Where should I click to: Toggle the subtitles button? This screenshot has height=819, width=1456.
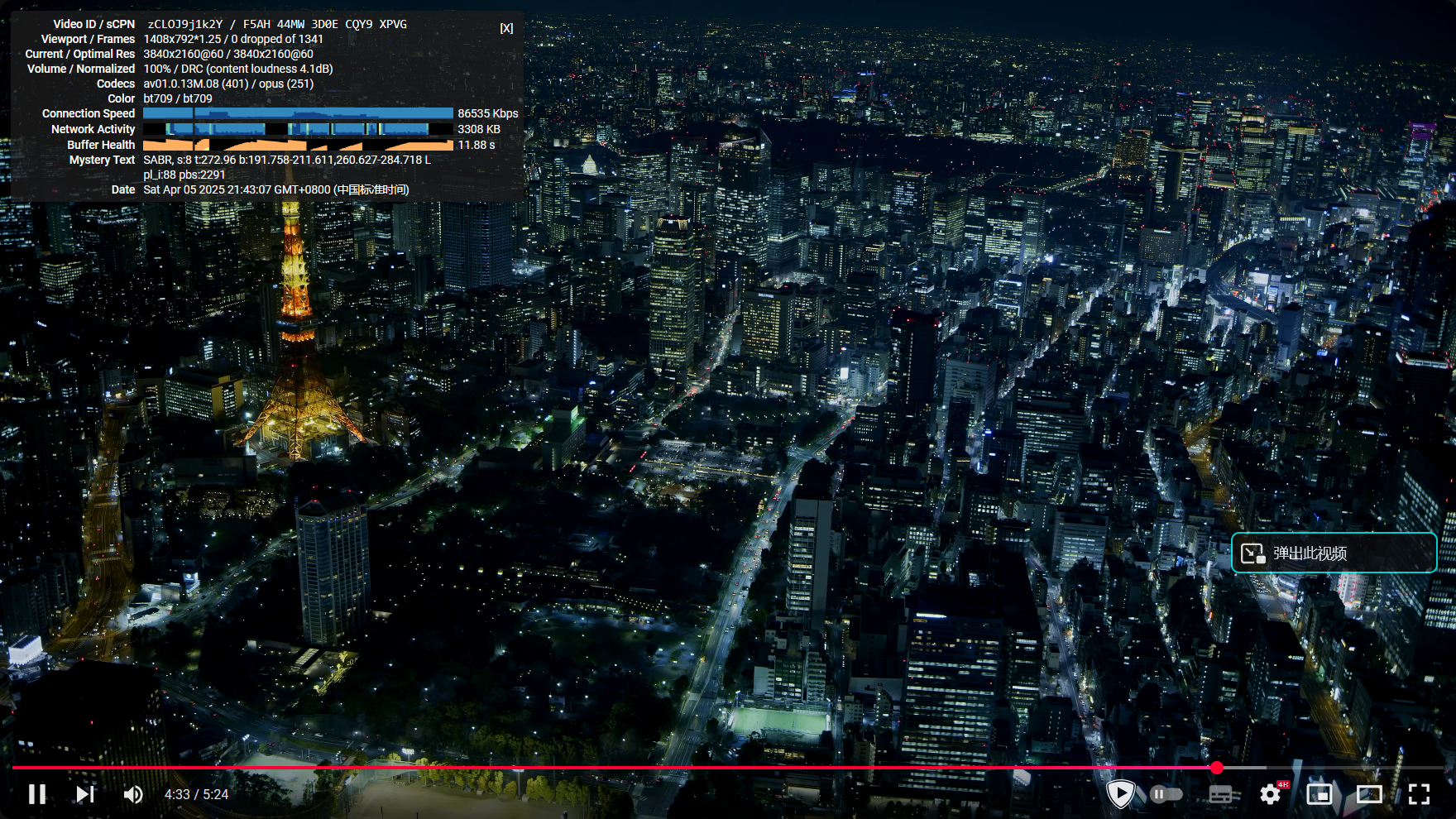click(1221, 794)
